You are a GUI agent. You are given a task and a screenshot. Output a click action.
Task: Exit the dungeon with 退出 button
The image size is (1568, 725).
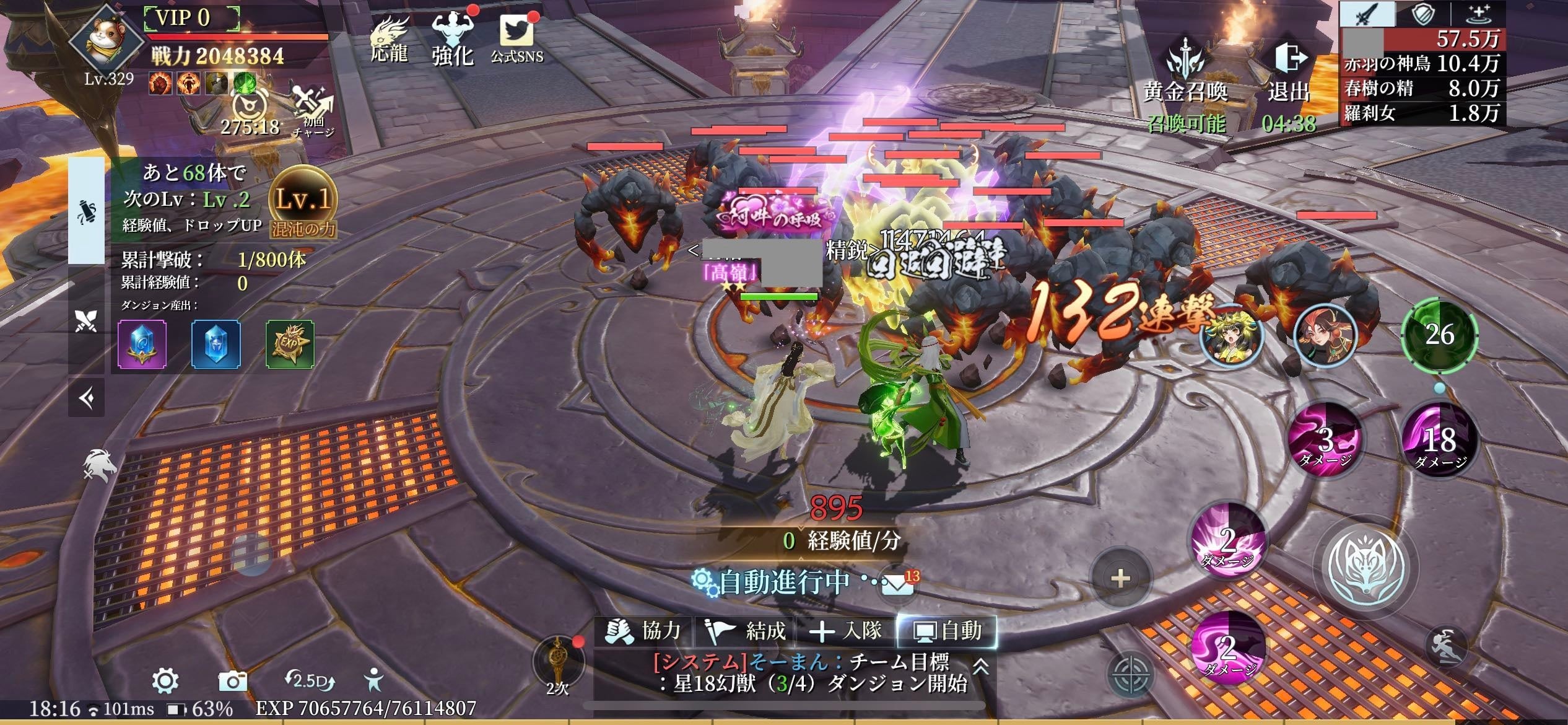click(x=1290, y=71)
